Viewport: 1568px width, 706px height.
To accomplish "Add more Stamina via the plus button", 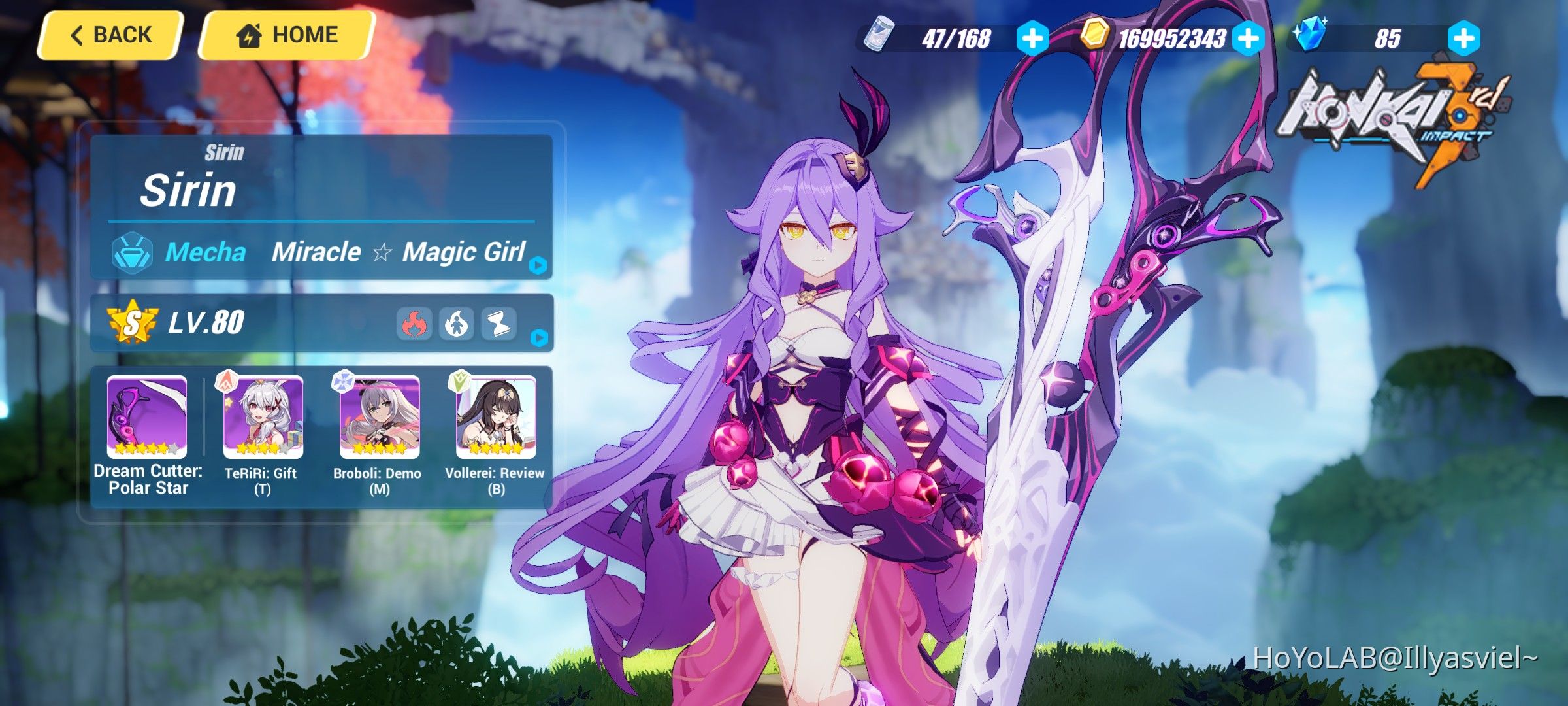I will click(1034, 39).
